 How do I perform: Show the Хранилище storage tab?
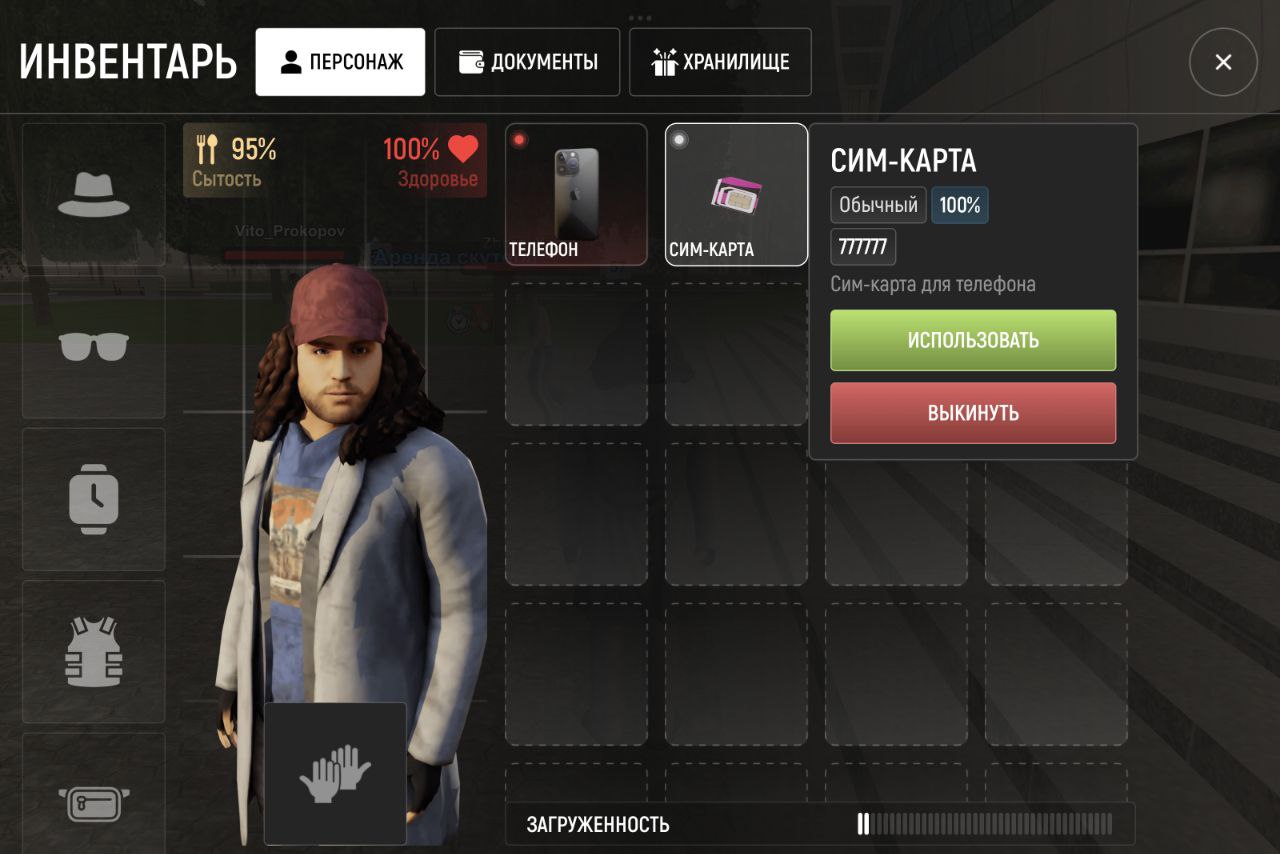720,62
